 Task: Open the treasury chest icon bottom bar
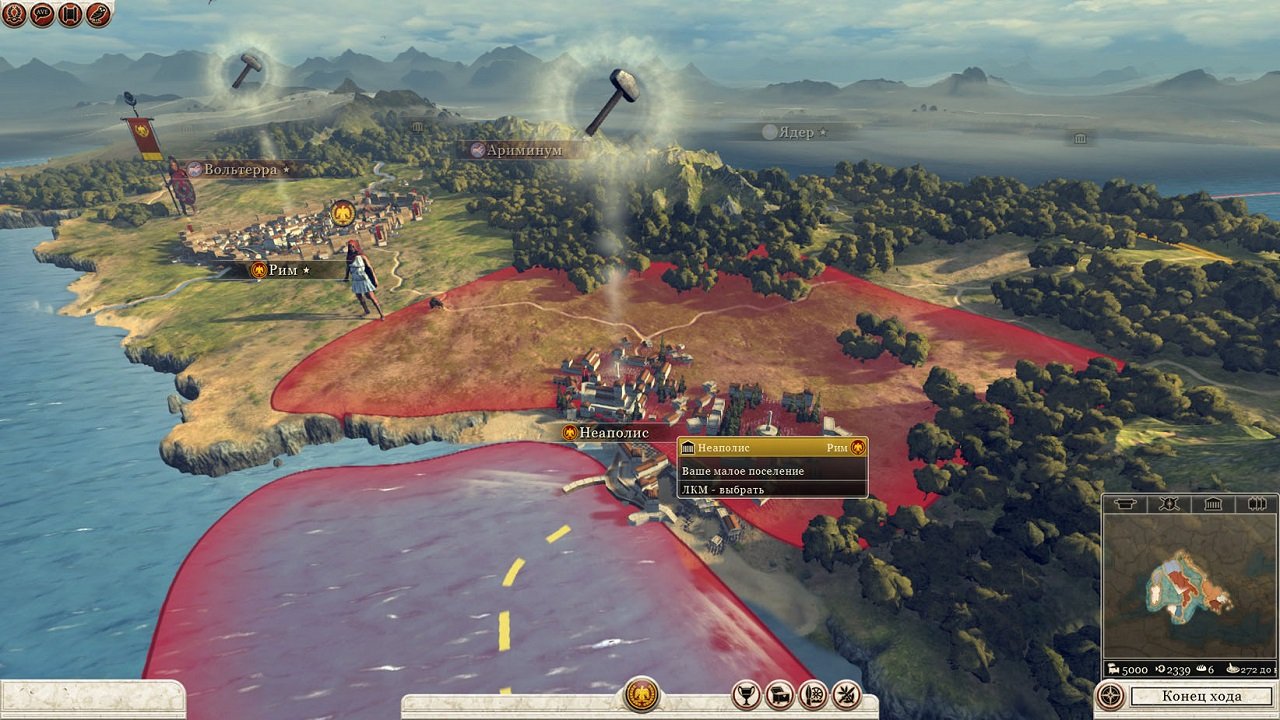(780, 695)
